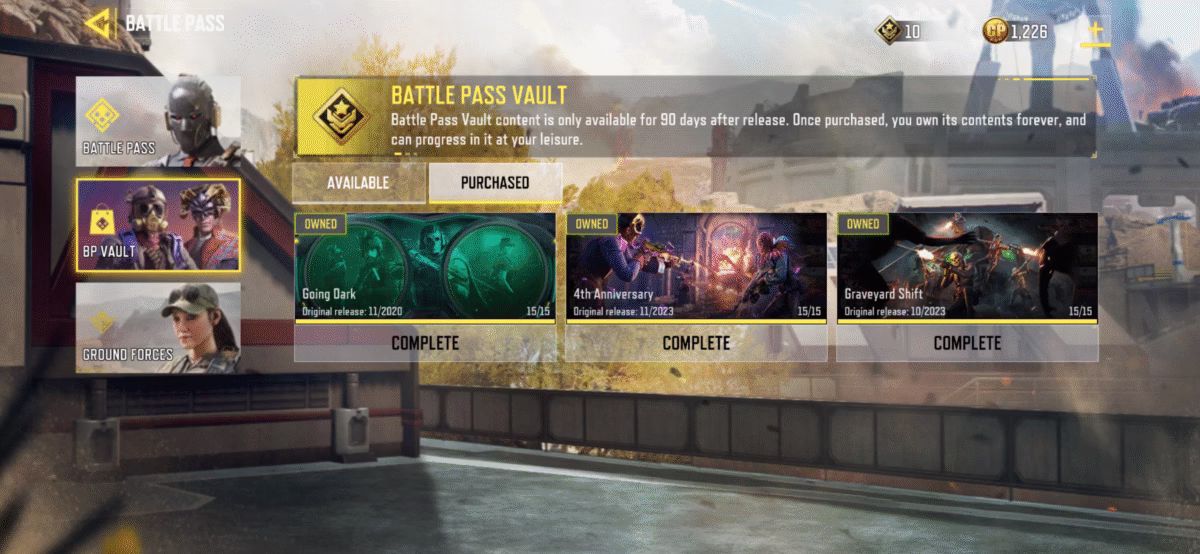Switch to the Purchased tab
Viewport: 1200px width, 554px height.
pyautogui.click(x=495, y=182)
